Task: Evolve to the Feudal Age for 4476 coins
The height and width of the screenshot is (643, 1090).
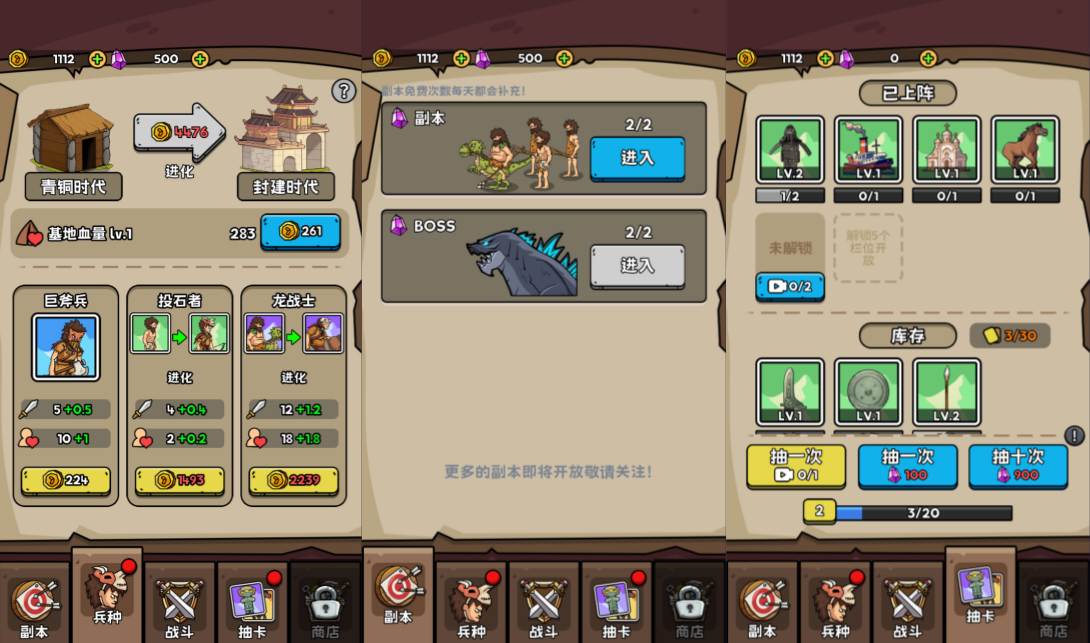Action: coord(179,132)
